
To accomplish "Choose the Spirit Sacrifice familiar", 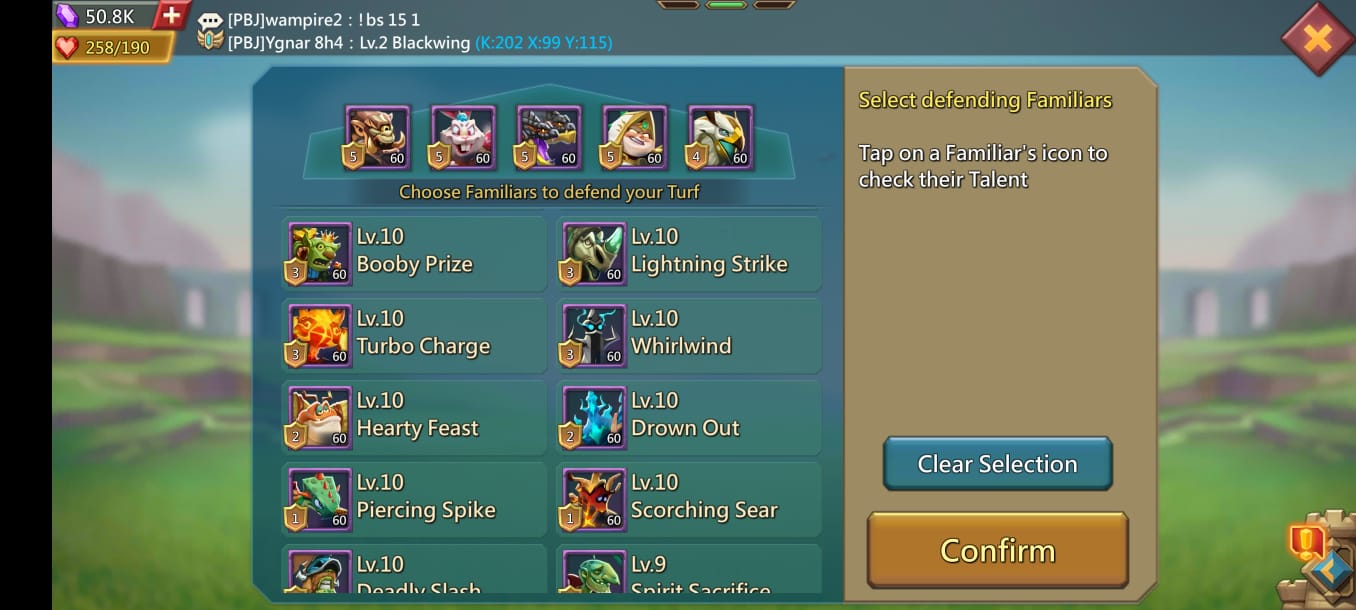I will pos(689,572).
